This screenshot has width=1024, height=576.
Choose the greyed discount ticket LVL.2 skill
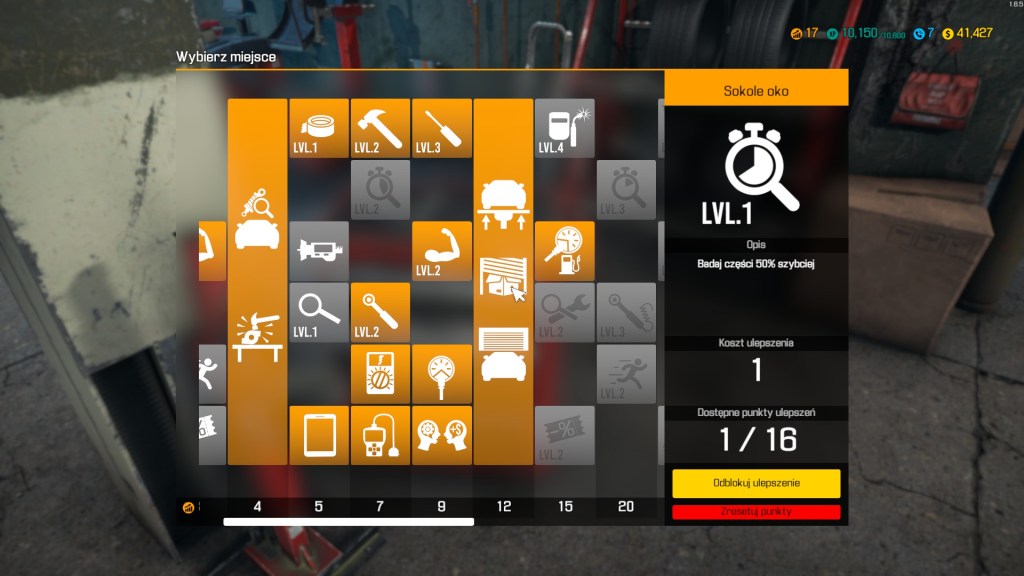564,435
